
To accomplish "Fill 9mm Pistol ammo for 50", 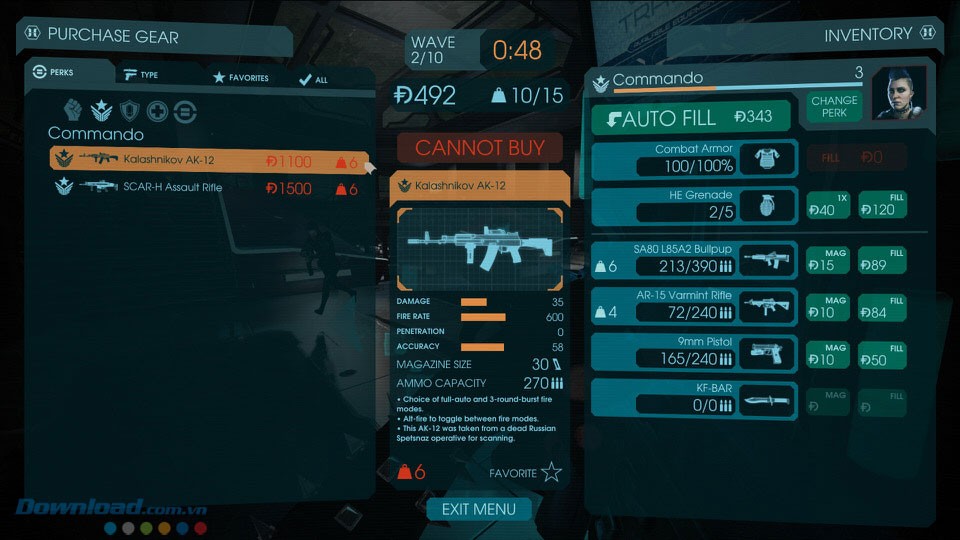I will (881, 354).
